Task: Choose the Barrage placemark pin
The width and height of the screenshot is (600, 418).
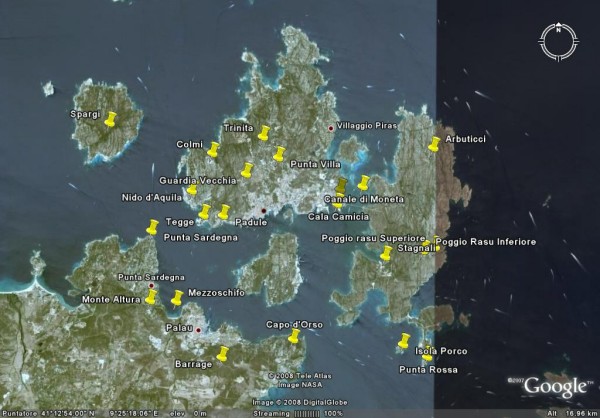Action: pyautogui.click(x=223, y=353)
